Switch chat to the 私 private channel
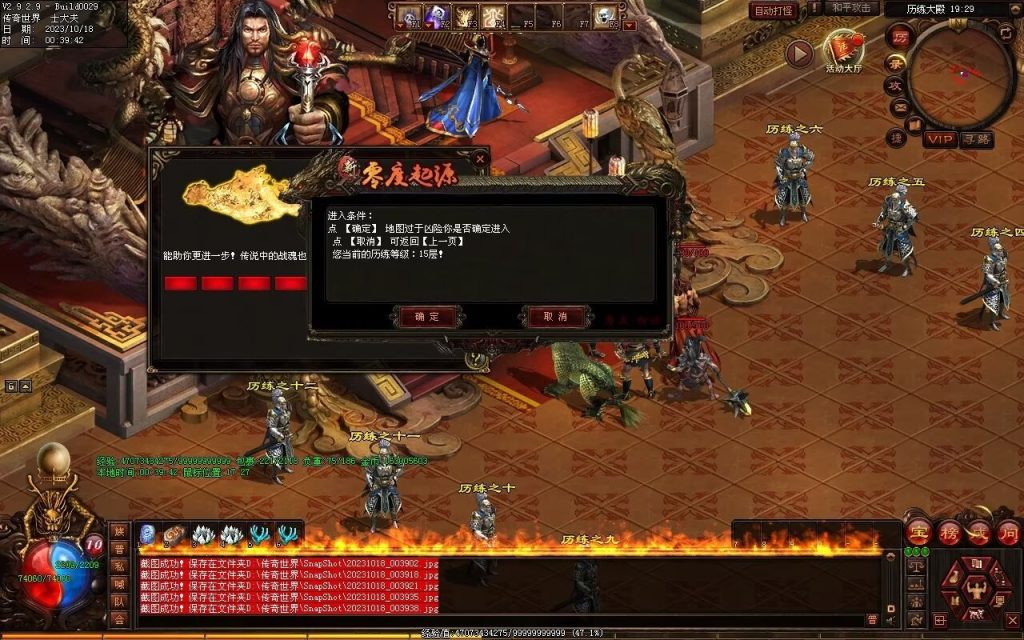Image resolution: width=1024 pixels, height=640 pixels. (x=119, y=565)
